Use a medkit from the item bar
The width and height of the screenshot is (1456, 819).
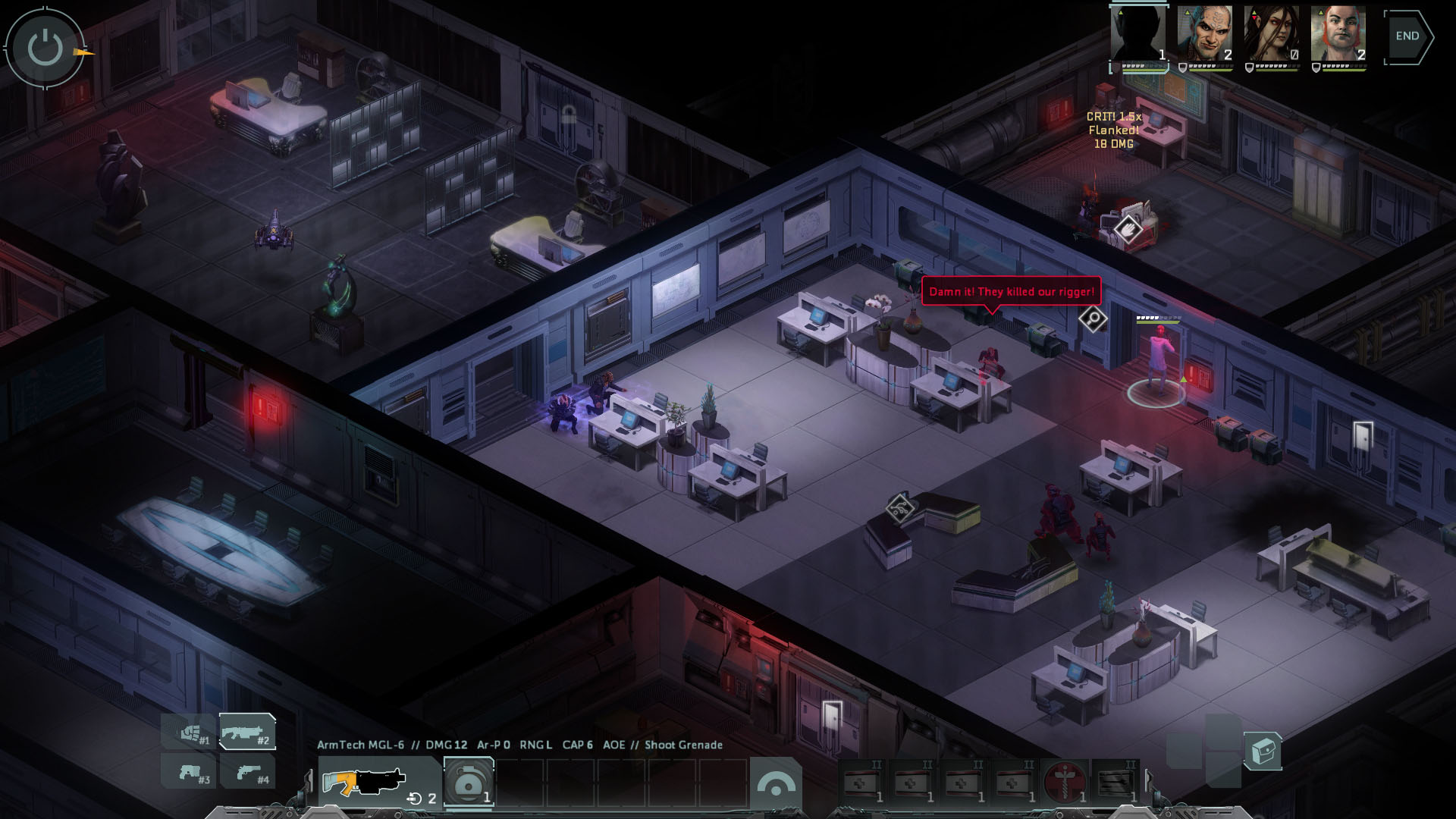tap(860, 782)
